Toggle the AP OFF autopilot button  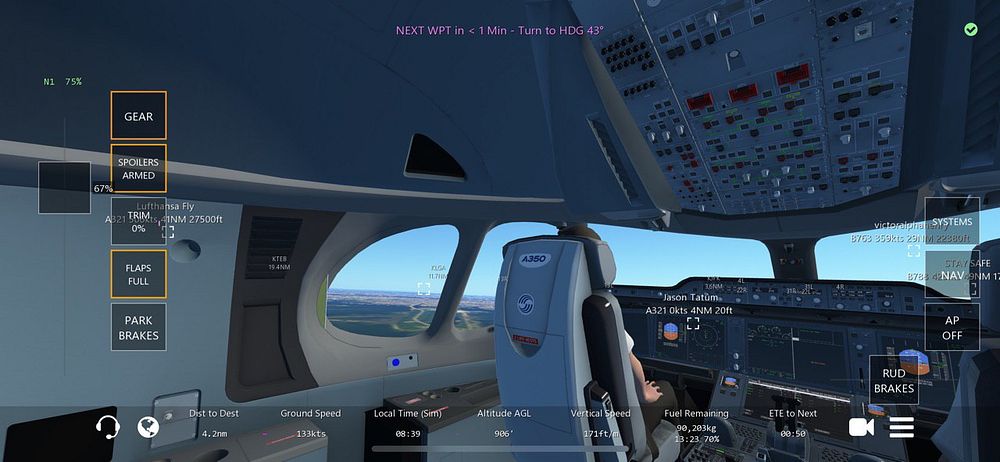click(952, 327)
